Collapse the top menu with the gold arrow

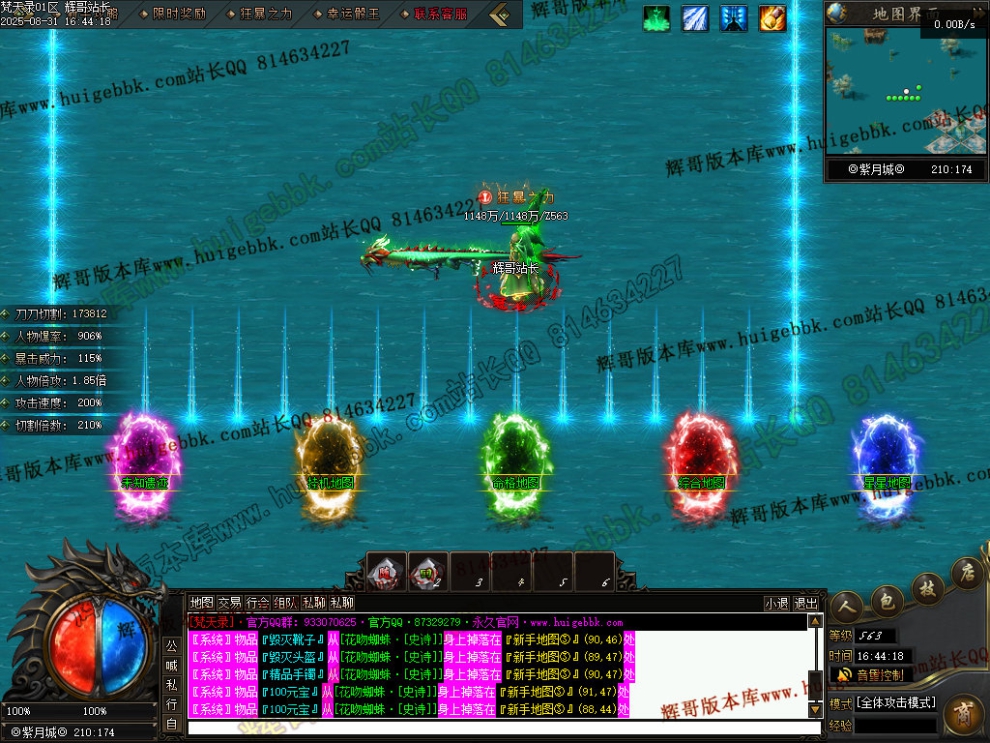tap(499, 14)
